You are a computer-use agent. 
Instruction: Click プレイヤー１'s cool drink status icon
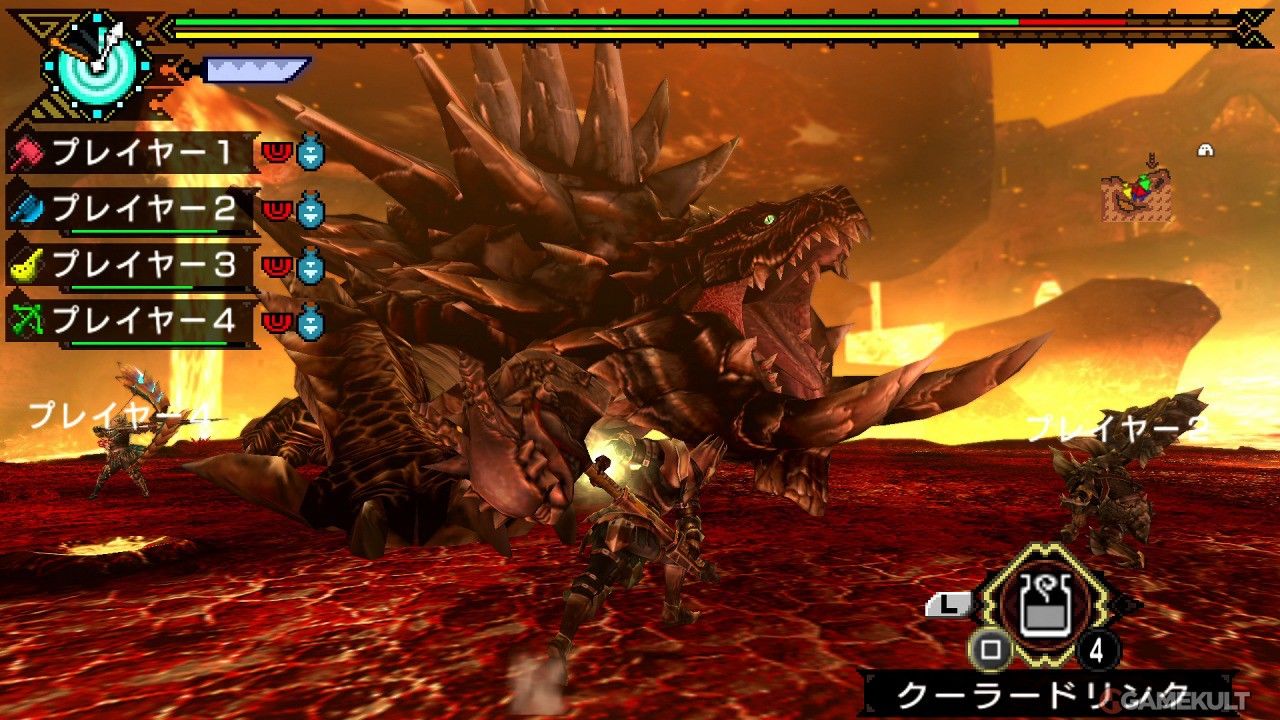tap(310, 153)
